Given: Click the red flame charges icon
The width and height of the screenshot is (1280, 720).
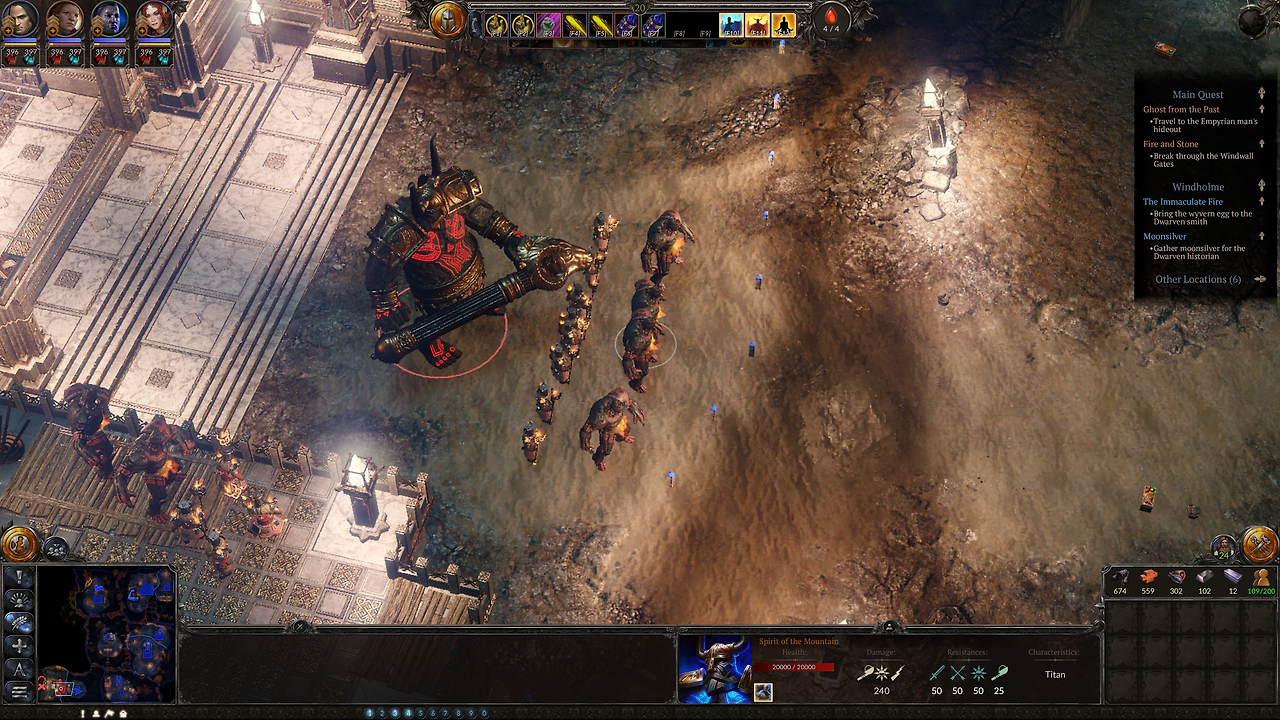Looking at the screenshot, I should 830,19.
